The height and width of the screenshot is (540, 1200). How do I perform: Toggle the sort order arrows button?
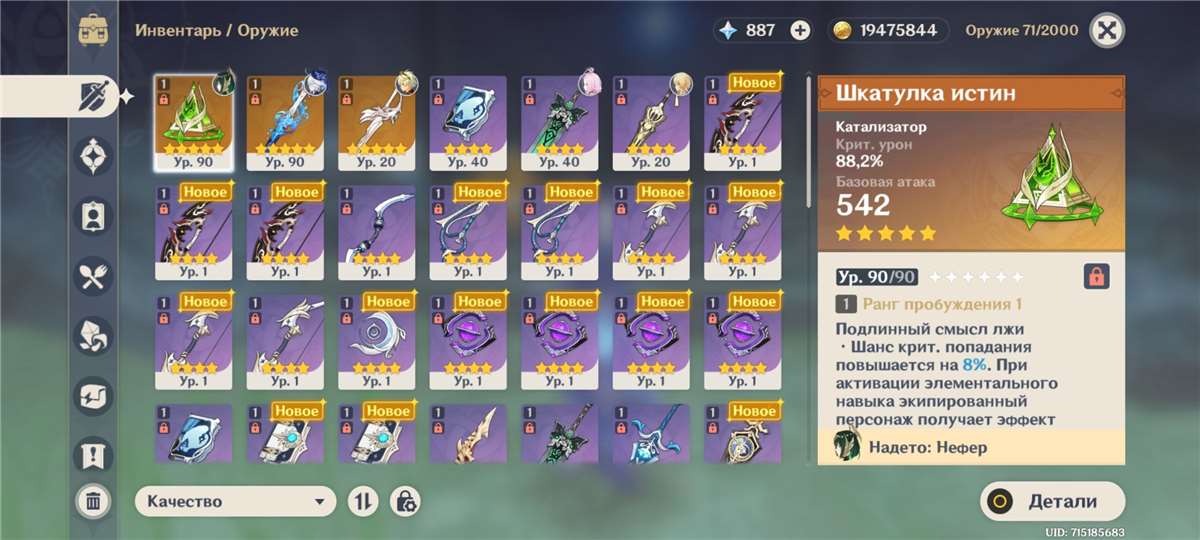pos(361,502)
